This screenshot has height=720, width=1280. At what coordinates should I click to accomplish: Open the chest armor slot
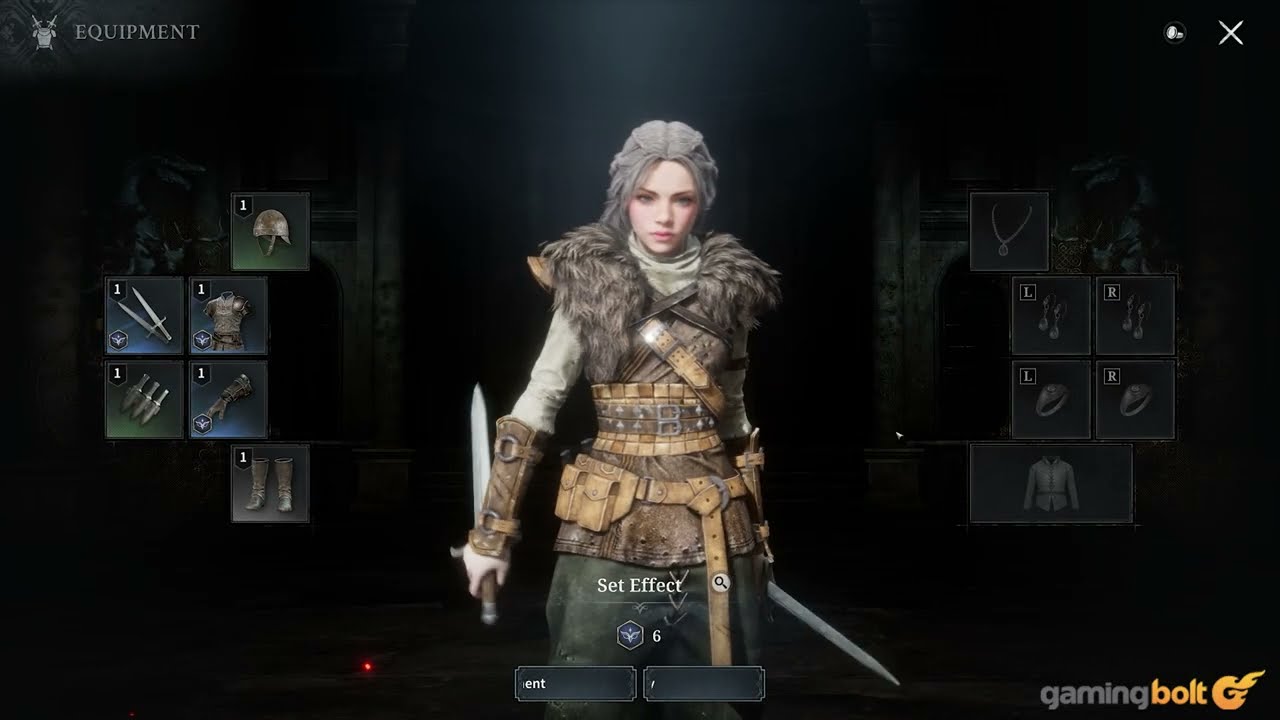(x=229, y=316)
